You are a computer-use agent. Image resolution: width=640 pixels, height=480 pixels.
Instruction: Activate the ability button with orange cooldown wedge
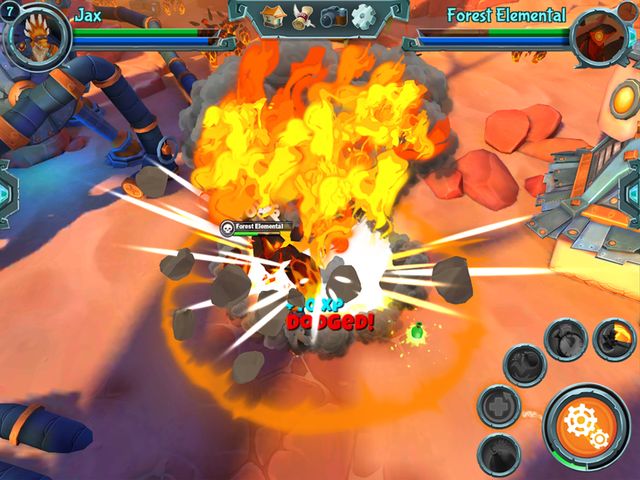(613, 340)
